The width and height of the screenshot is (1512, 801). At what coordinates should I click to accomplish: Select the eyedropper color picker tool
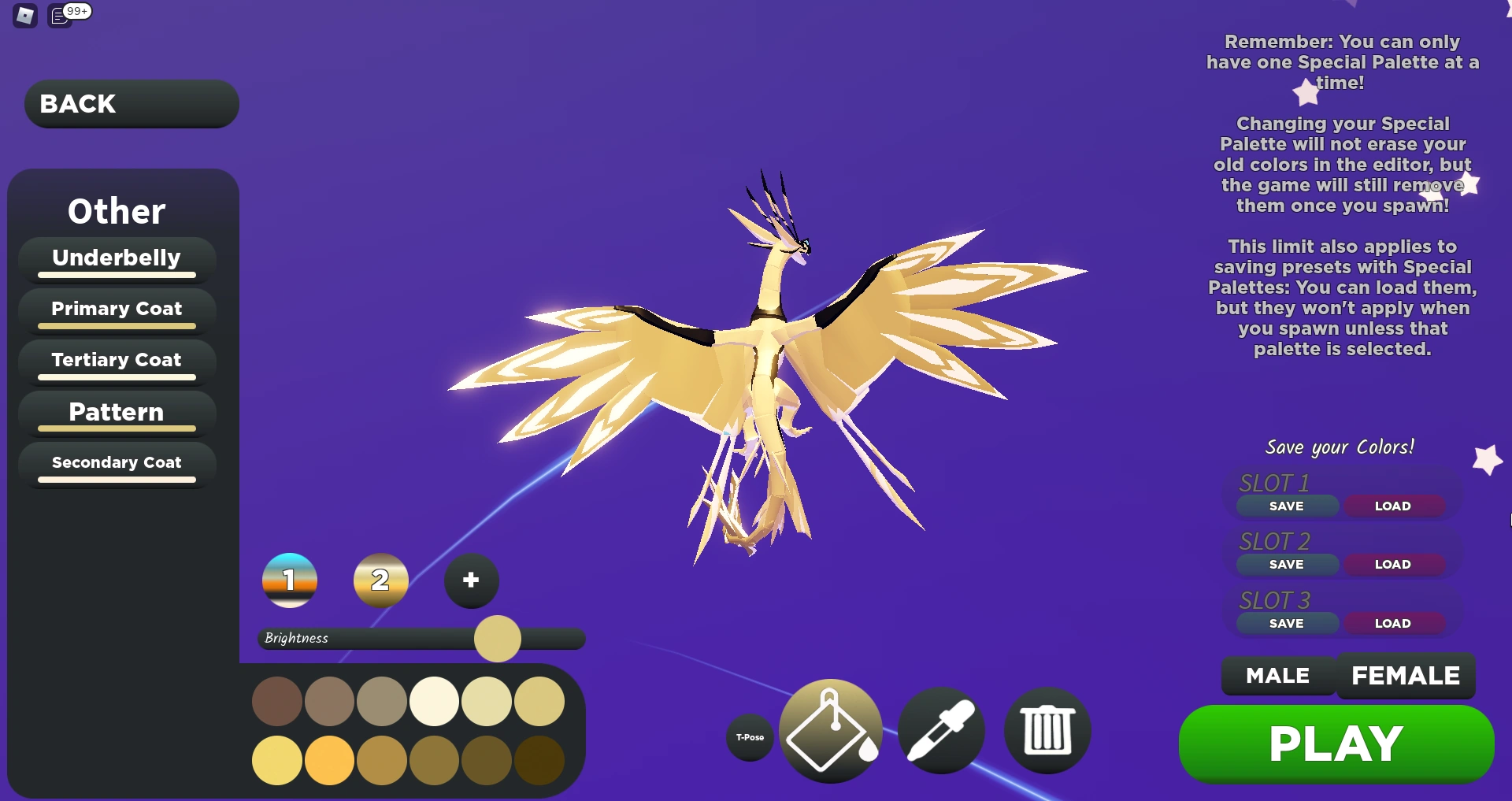click(x=940, y=730)
